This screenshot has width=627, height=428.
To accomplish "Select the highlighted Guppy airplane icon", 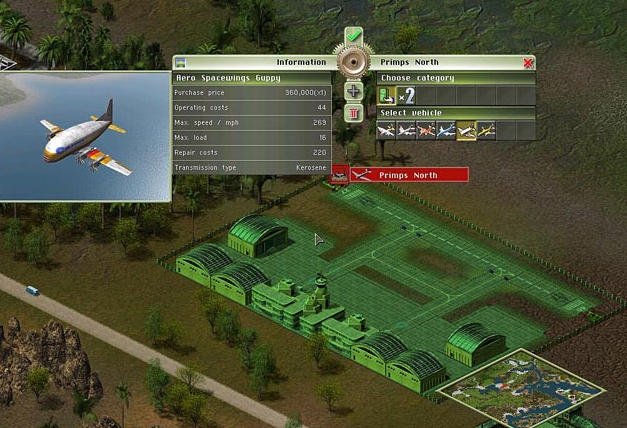I will click(x=467, y=130).
